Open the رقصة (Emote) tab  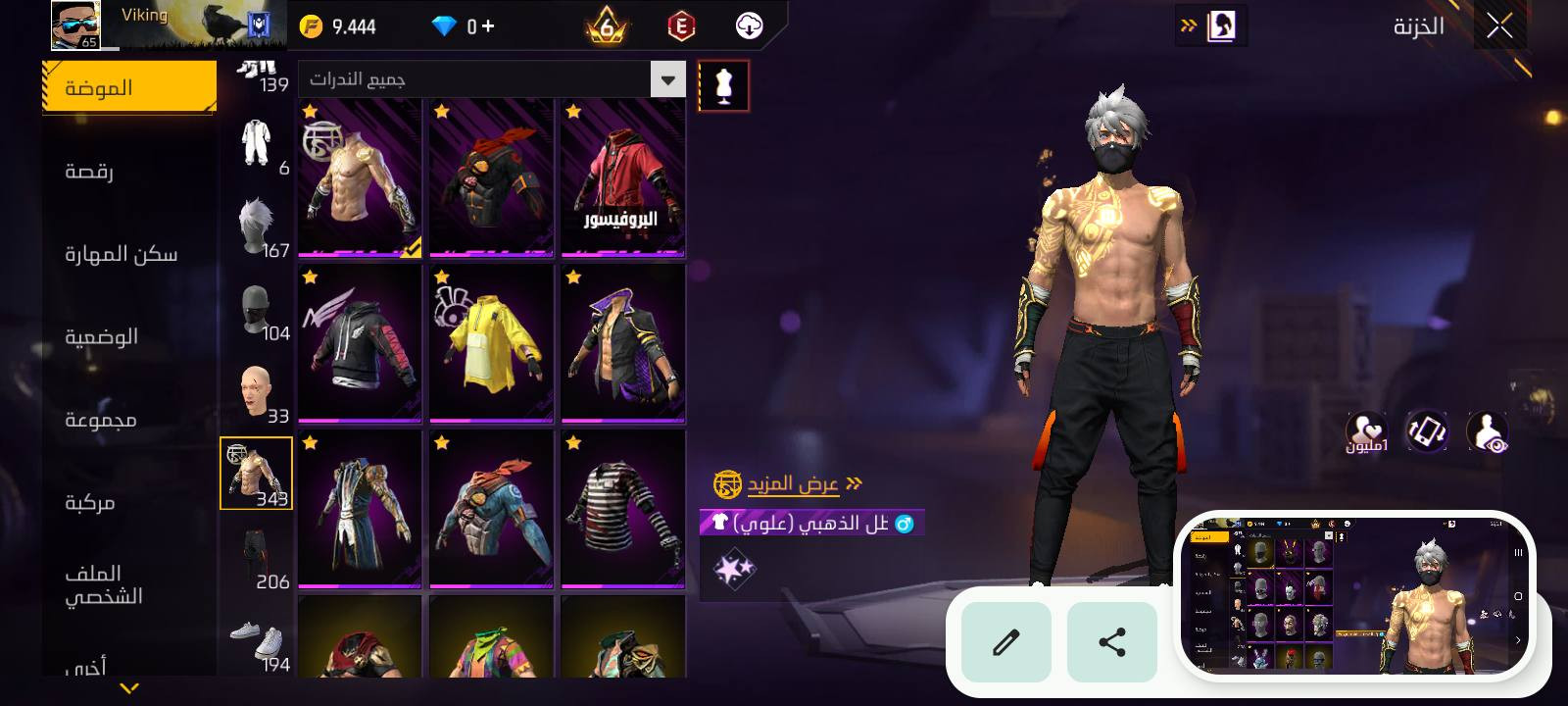pyautogui.click(x=90, y=172)
